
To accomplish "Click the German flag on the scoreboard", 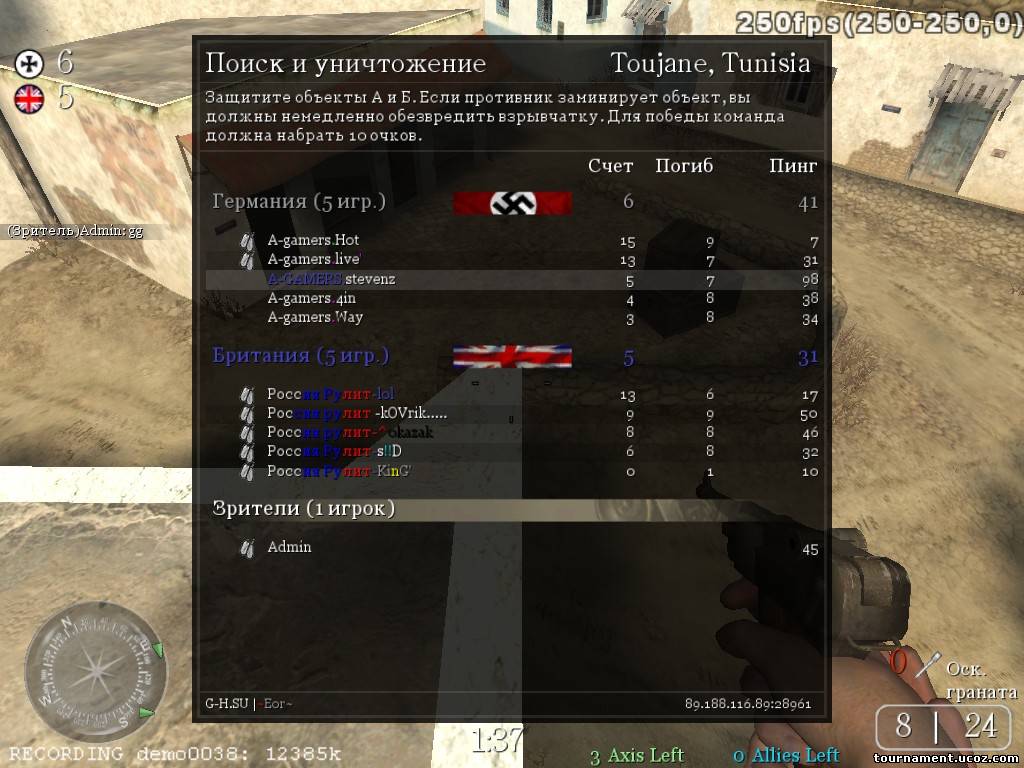I will [512, 203].
